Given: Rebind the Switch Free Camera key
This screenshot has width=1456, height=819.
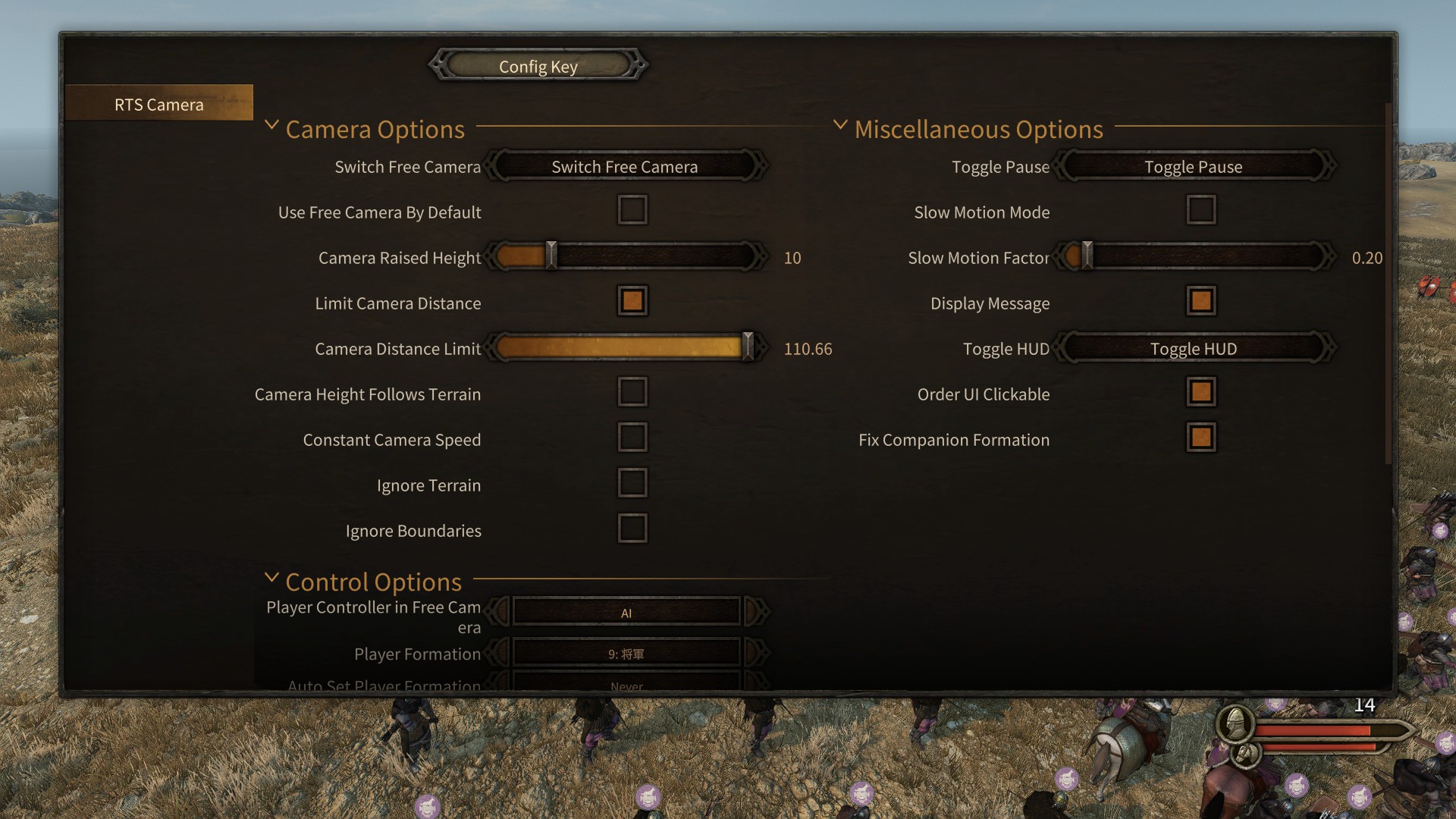Looking at the screenshot, I should click(624, 166).
